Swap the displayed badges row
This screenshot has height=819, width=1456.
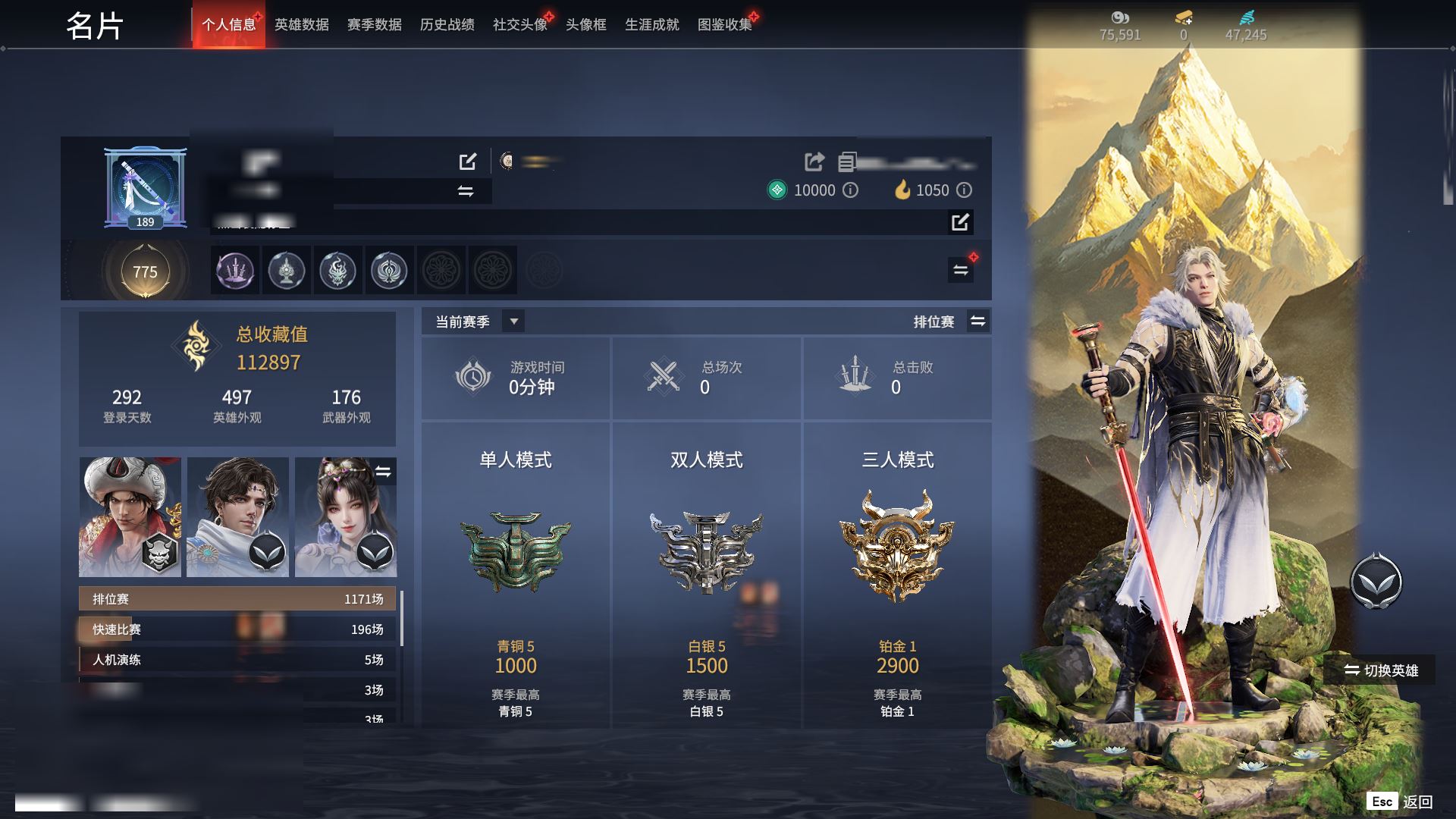tap(960, 270)
